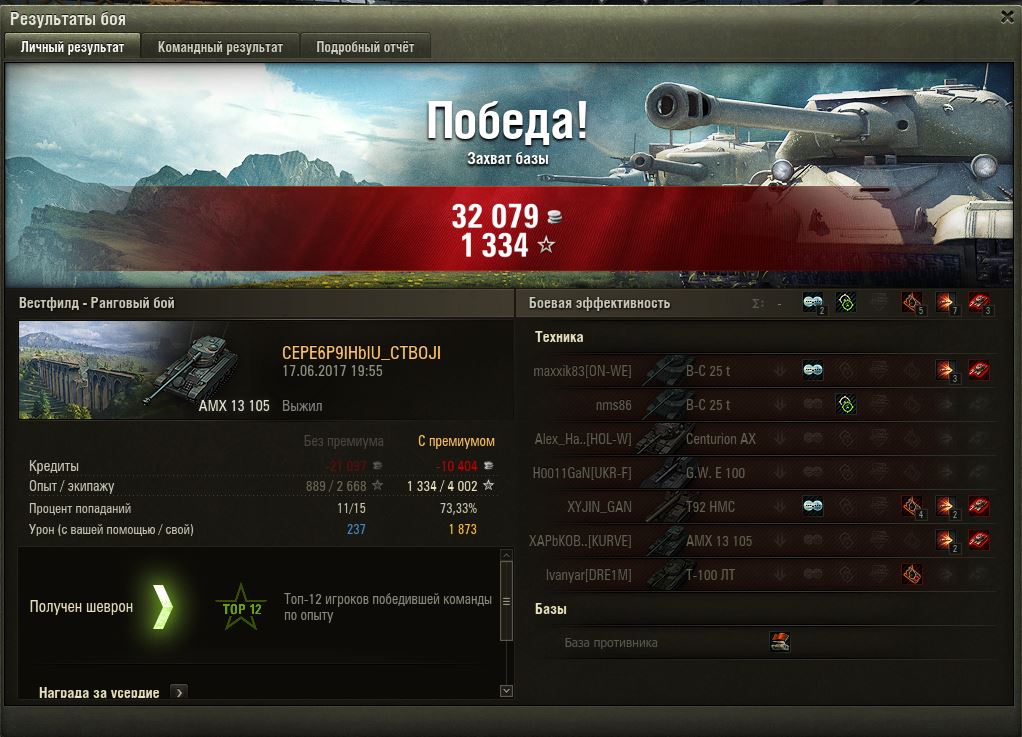
Task: Select Ivanyar's T-100 ЛТ row
Action: click(760, 575)
